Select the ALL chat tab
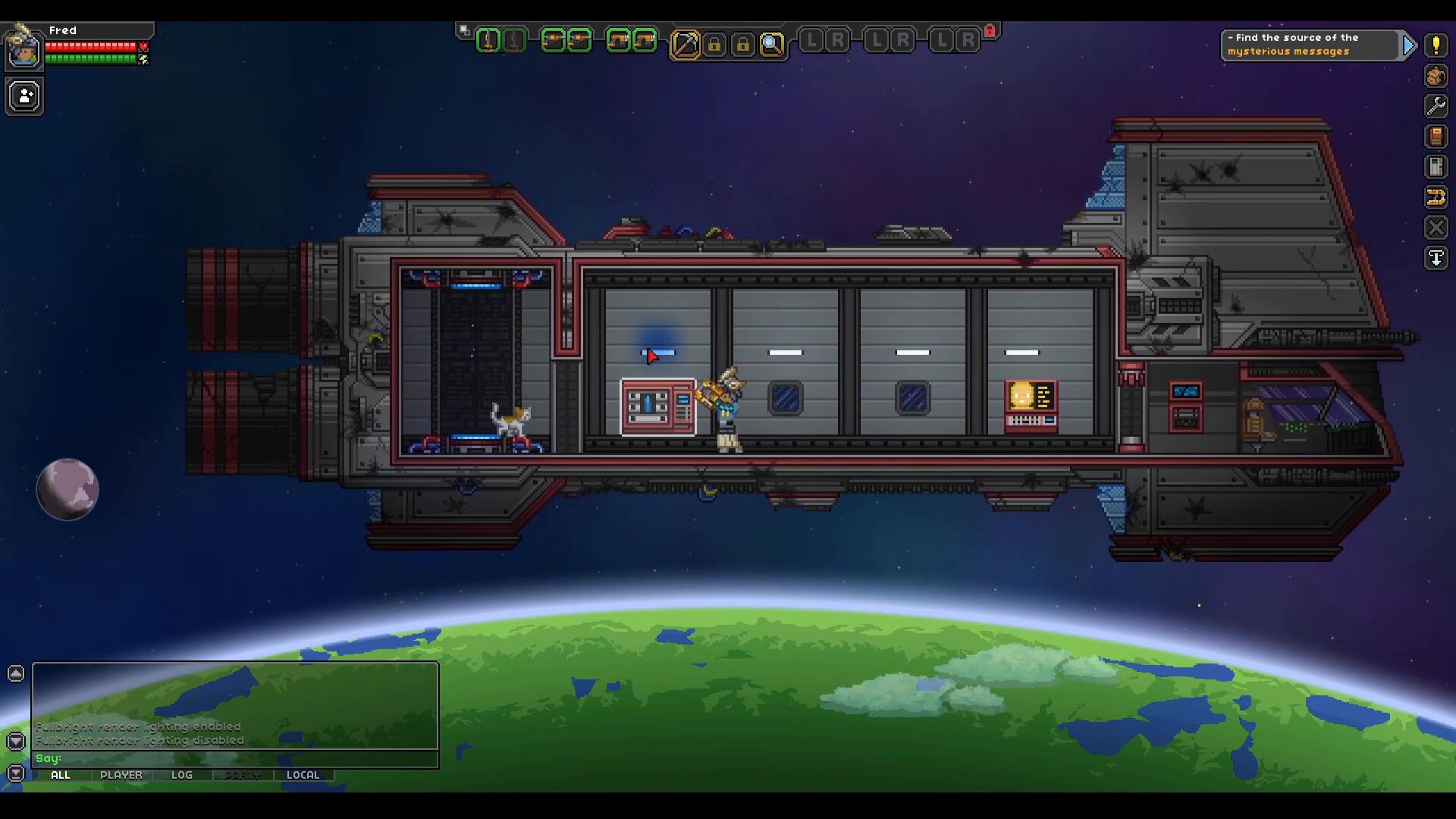Screen dimensions: 1456x819 click(x=61, y=775)
